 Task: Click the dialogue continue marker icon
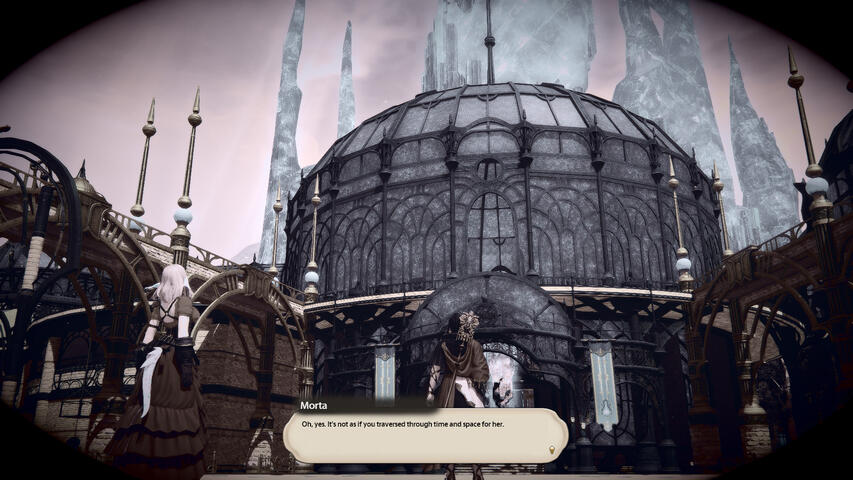[552, 452]
